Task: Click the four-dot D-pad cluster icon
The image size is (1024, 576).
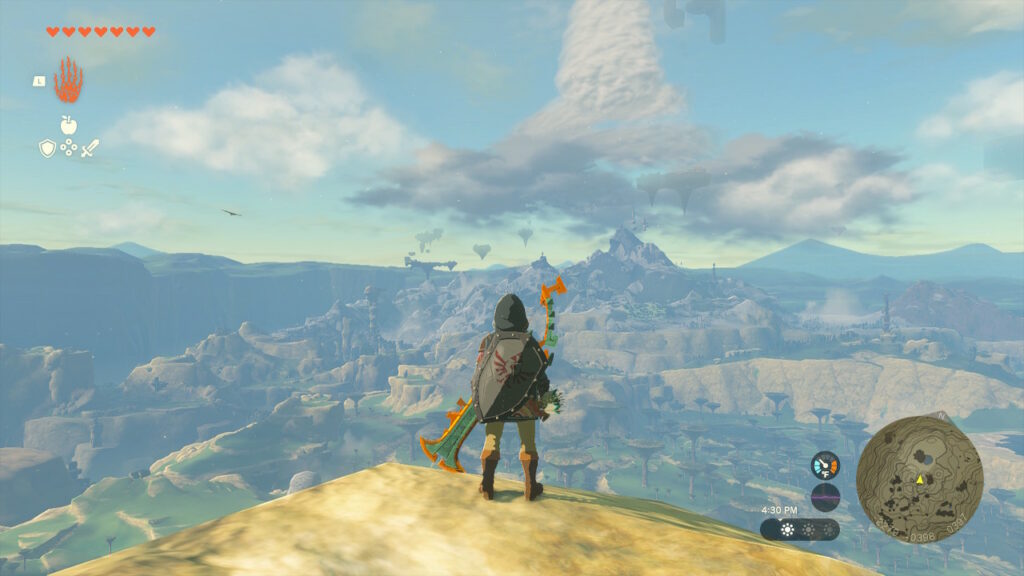Action: coord(68,148)
